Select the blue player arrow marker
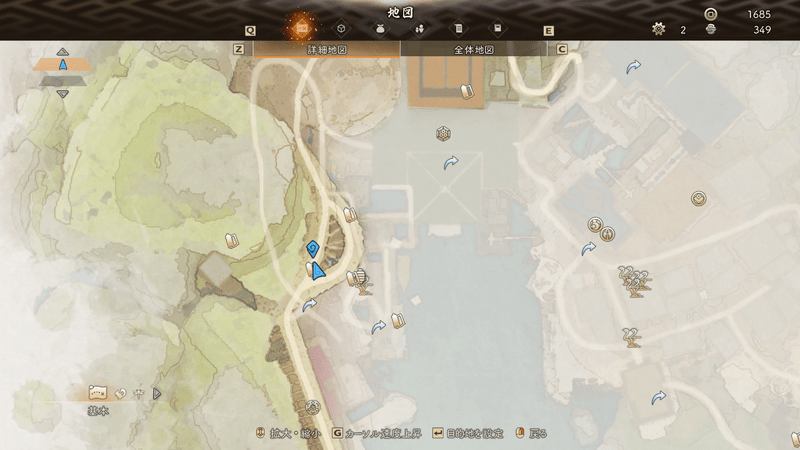The image size is (800, 450). point(318,270)
